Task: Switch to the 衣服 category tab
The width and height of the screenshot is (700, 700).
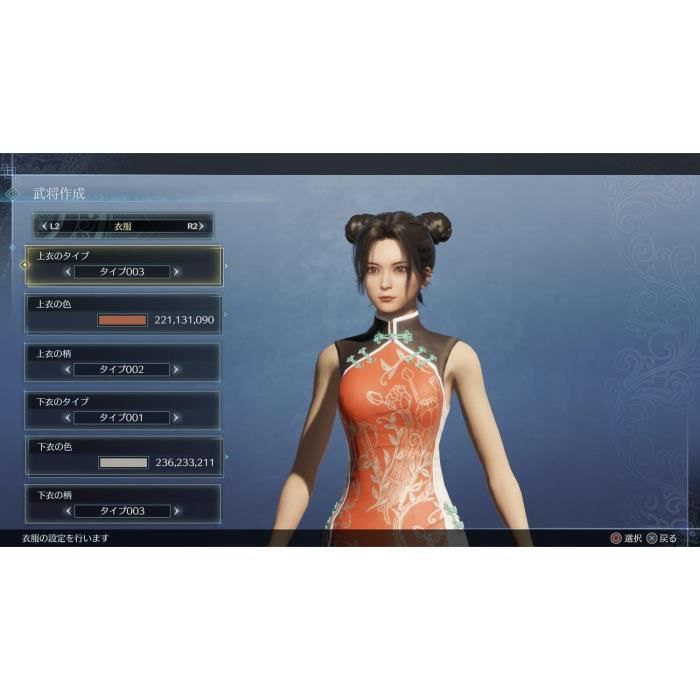Action: [x=122, y=226]
